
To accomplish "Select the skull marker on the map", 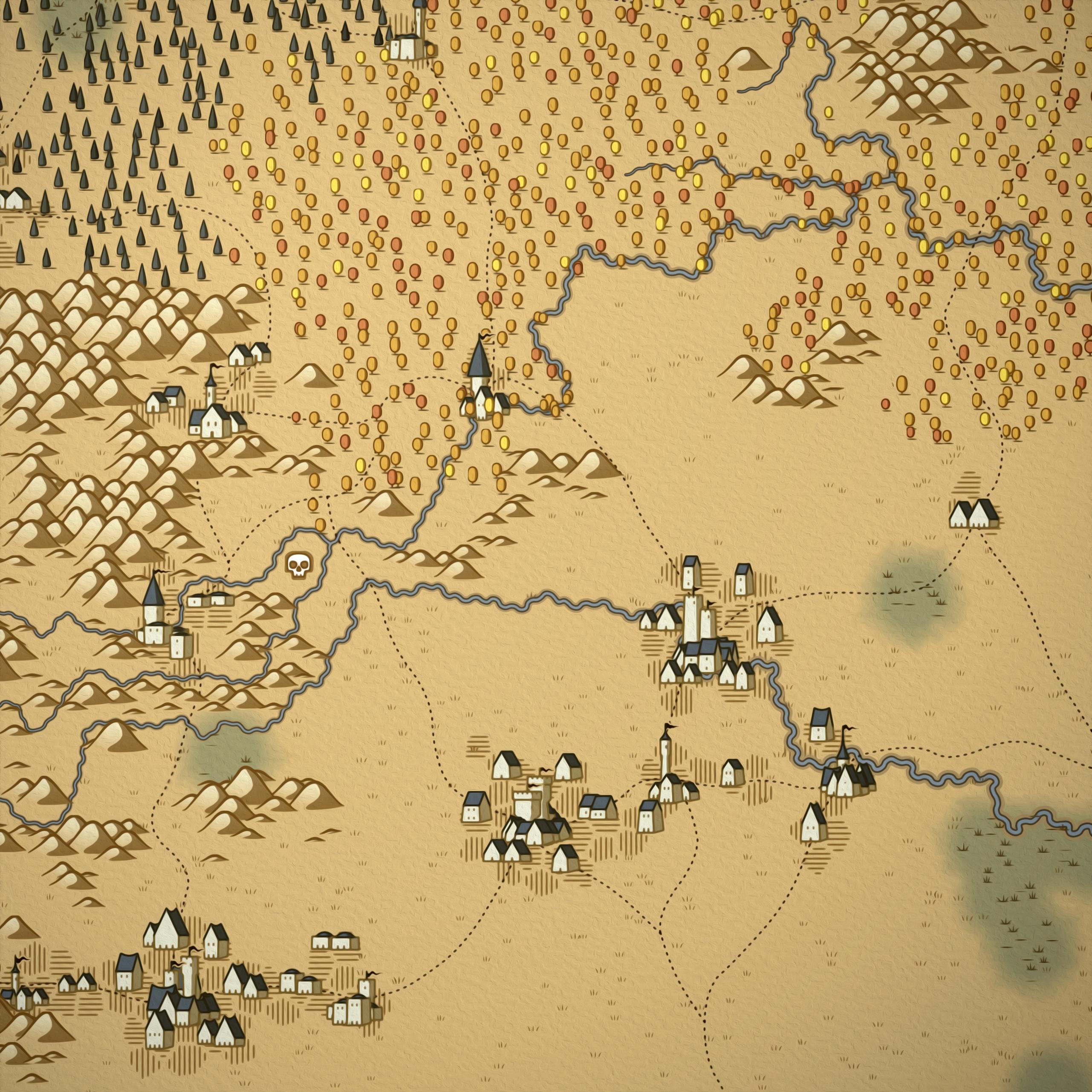I will [x=299, y=565].
